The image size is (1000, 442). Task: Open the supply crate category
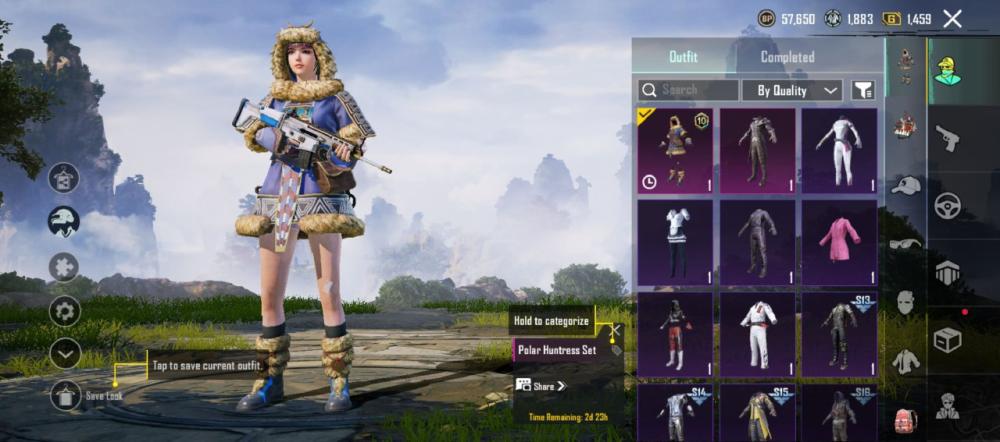coord(947,340)
